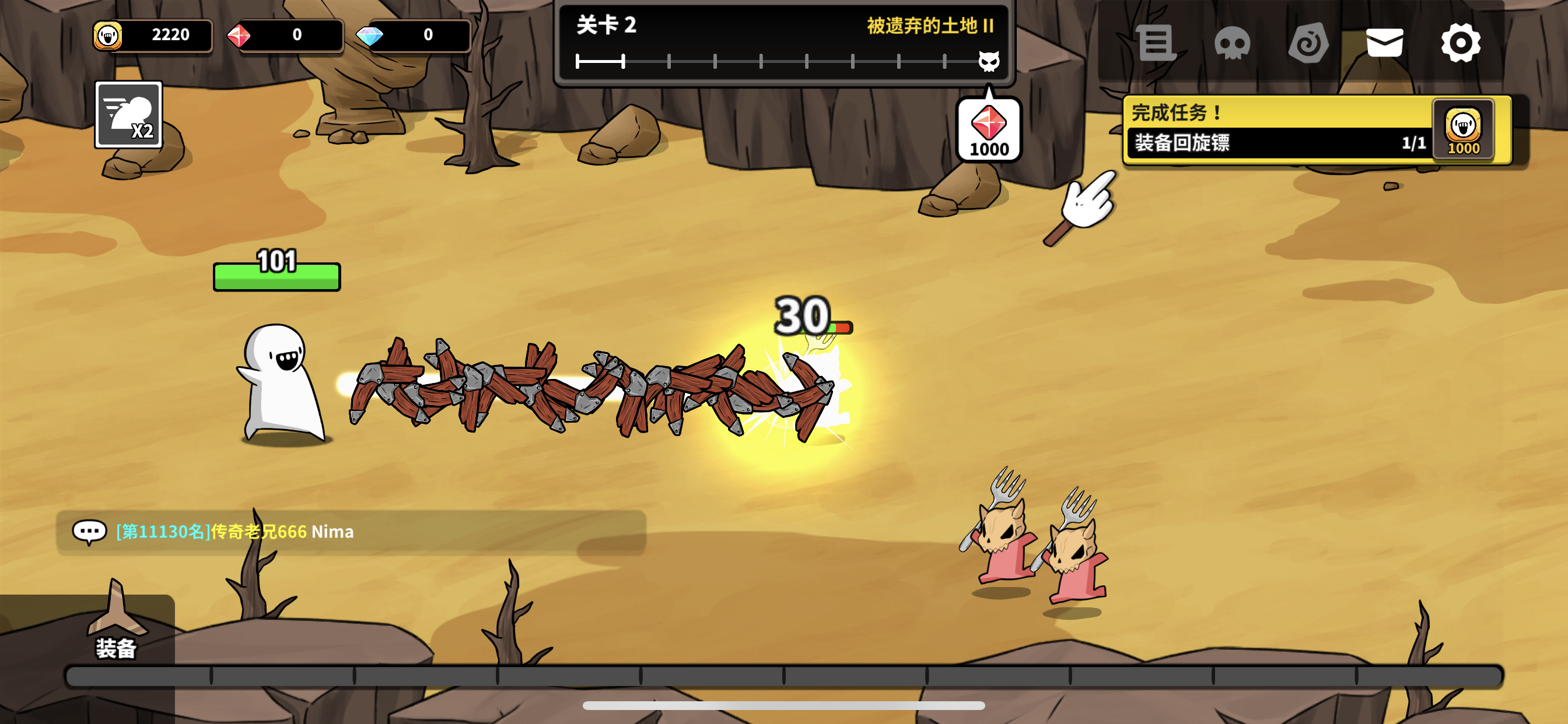
Task: Toggle the X2 speed setting
Action: pyautogui.click(x=128, y=114)
